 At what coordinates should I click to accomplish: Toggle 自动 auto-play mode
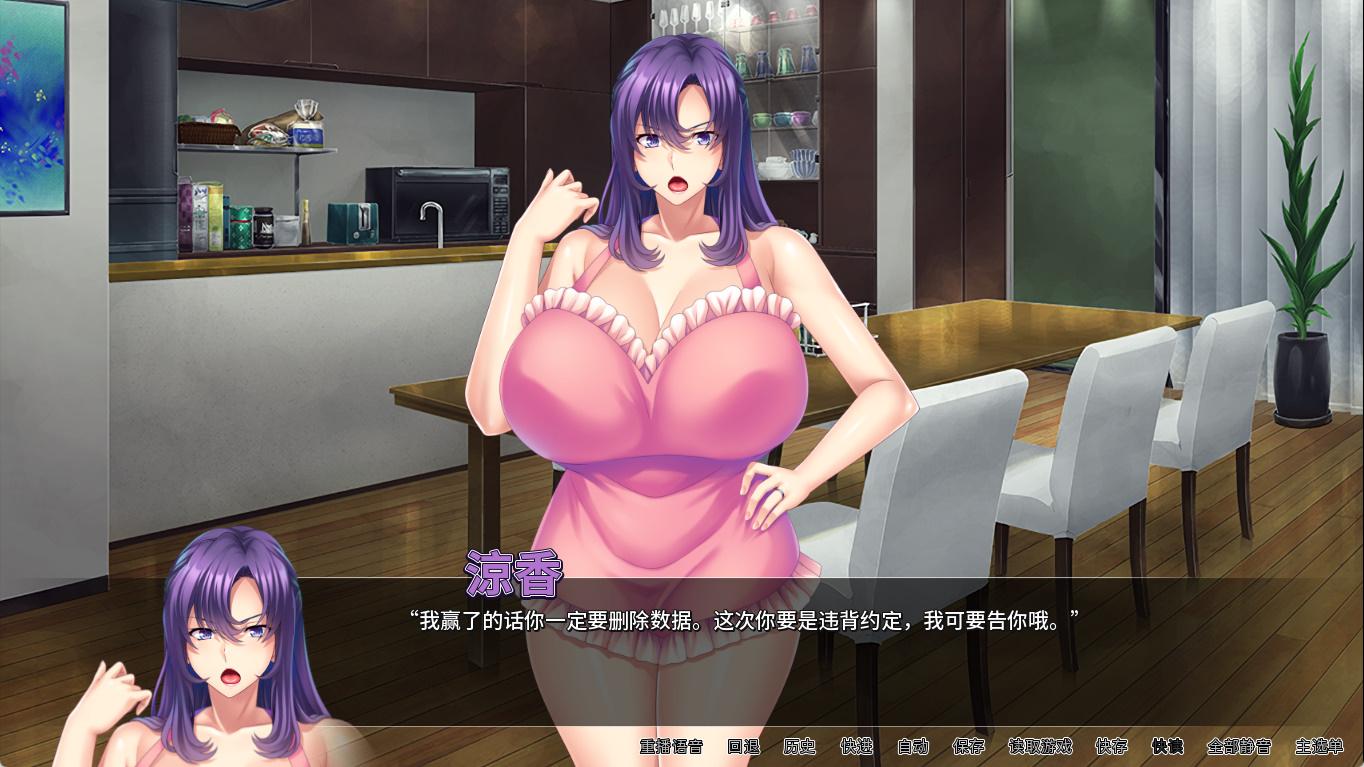[912, 746]
